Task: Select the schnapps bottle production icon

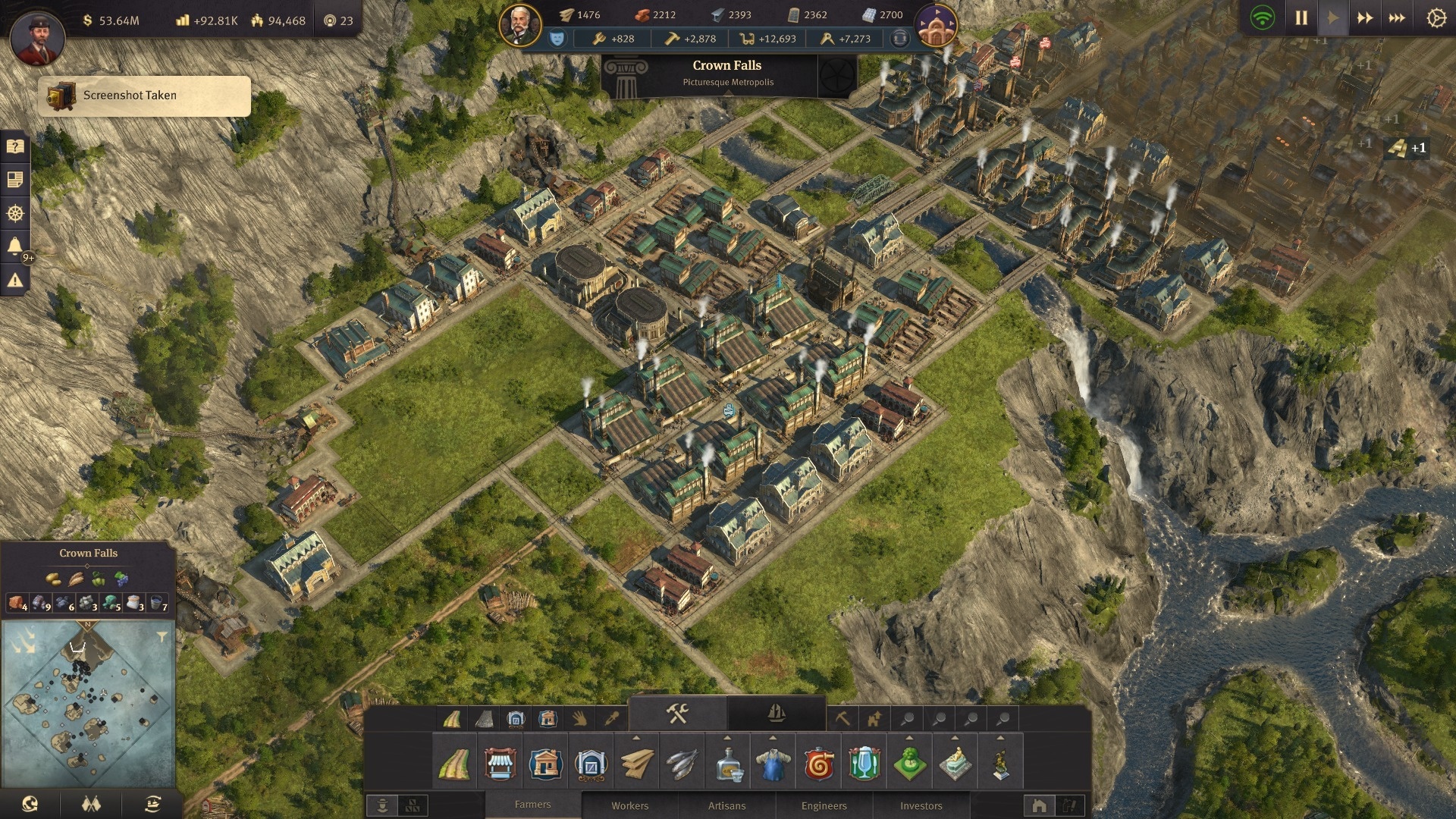Action: coord(728,764)
